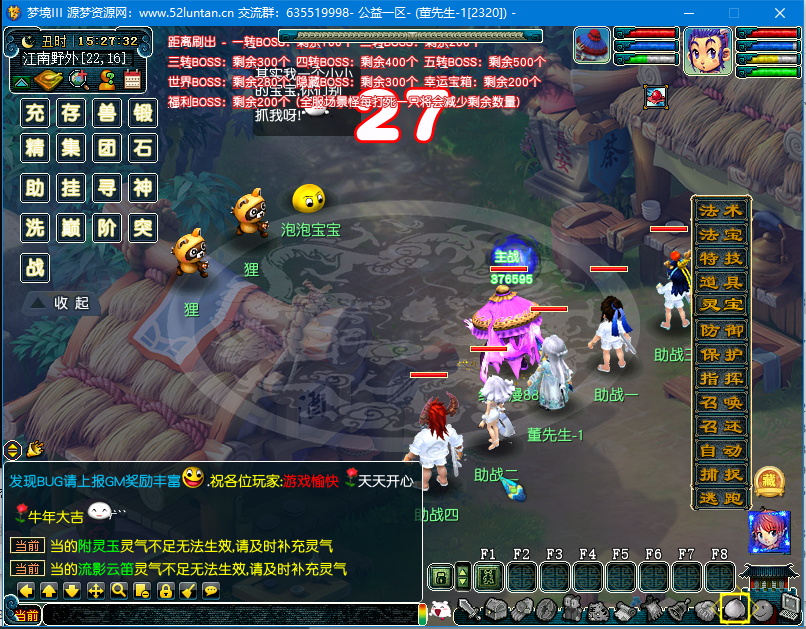Open the magnifier map search icon
806x629 pixels.
click(x=78, y=79)
